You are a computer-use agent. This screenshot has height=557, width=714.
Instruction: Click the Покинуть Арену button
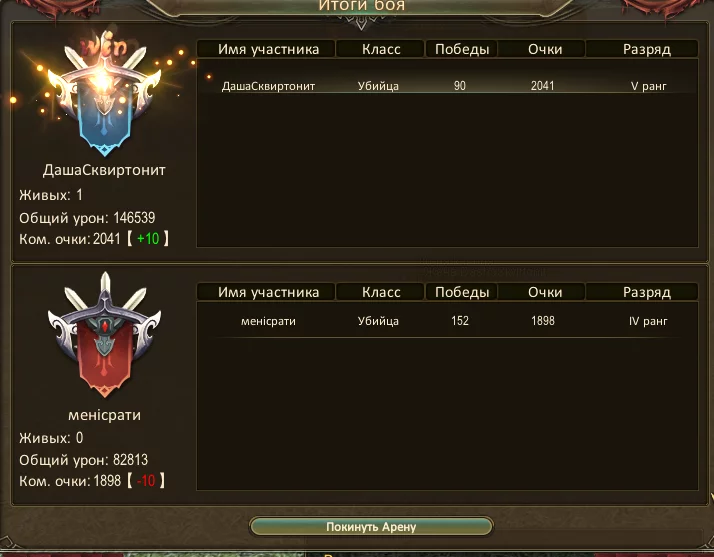coord(370,526)
